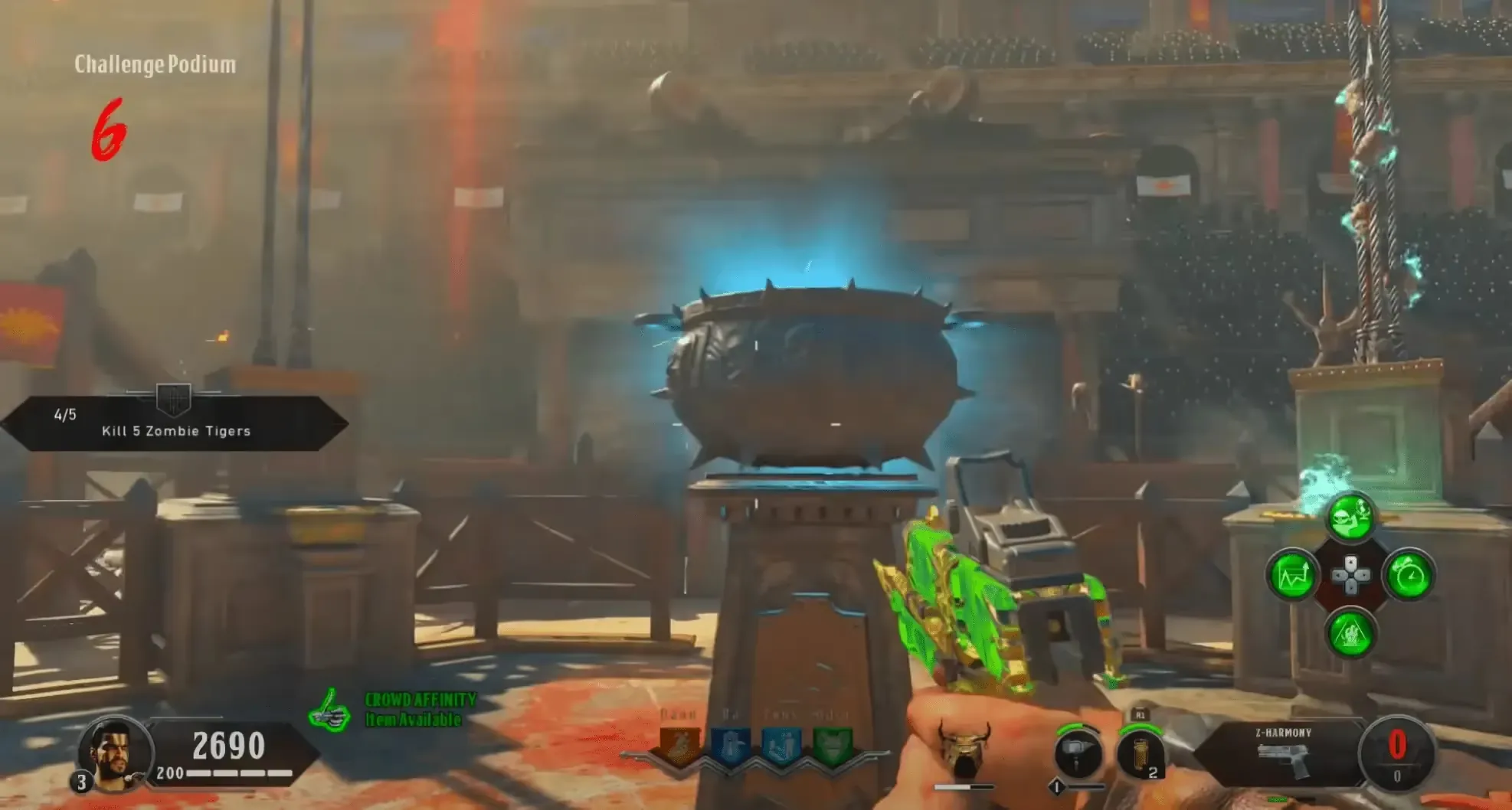Activate the top elixir with helmet icon
Image resolution: width=1512 pixels, height=810 pixels.
[1350, 518]
